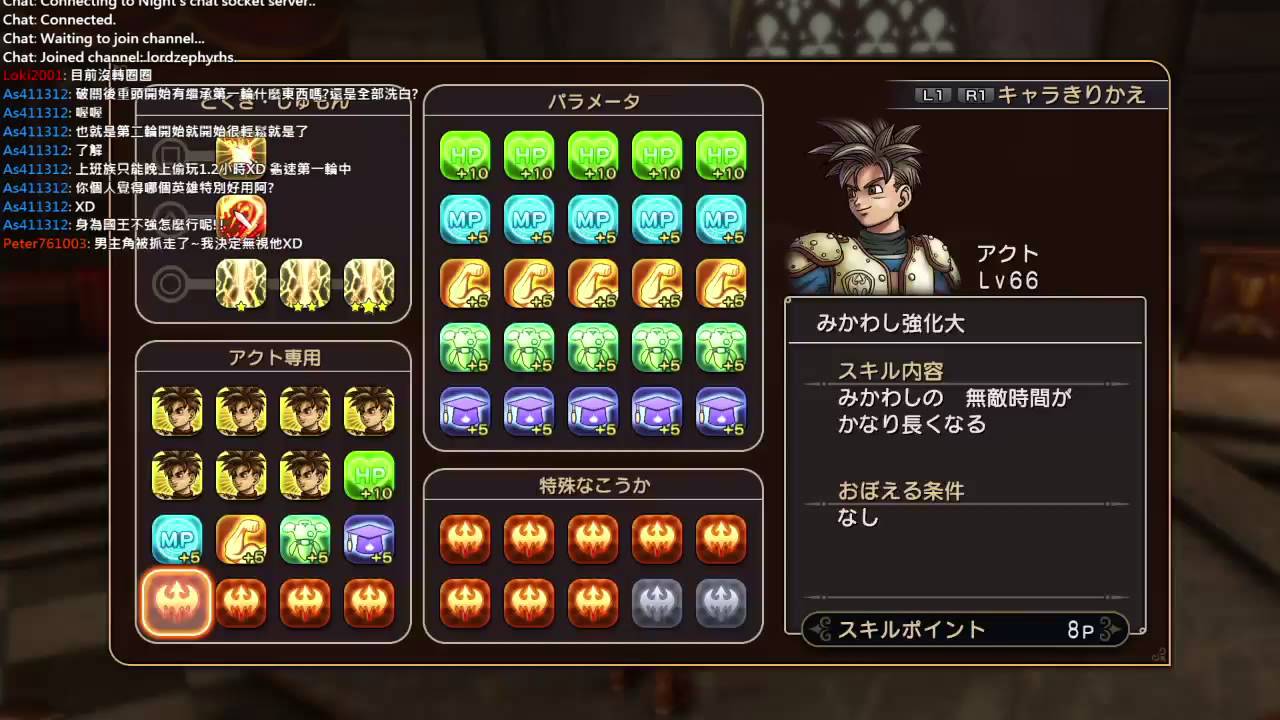Screen dimensions: 1280x720
Task: Click the Peter761003 username in chat overlay
Action: click(46, 244)
